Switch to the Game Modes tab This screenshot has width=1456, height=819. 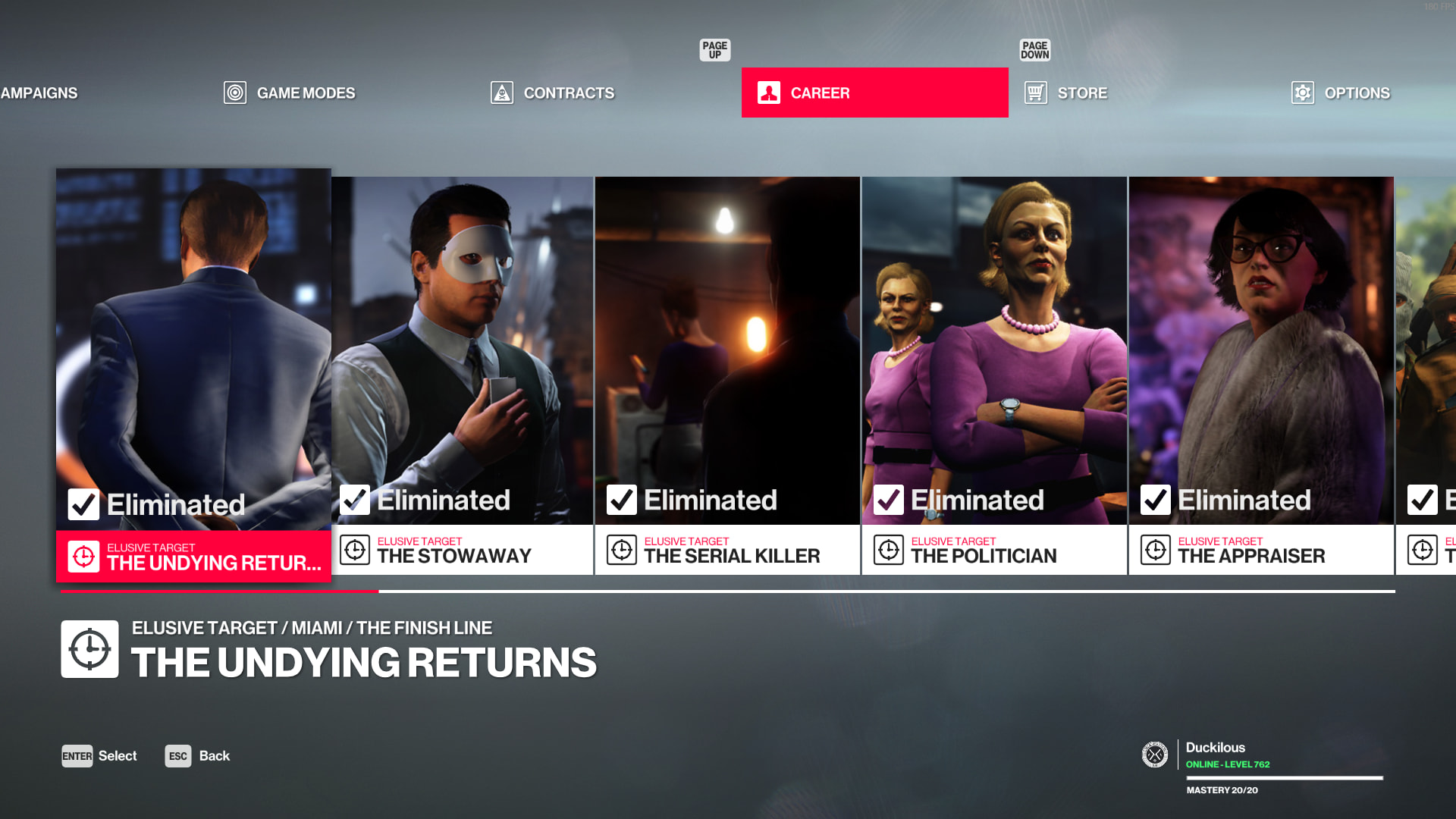(x=290, y=93)
